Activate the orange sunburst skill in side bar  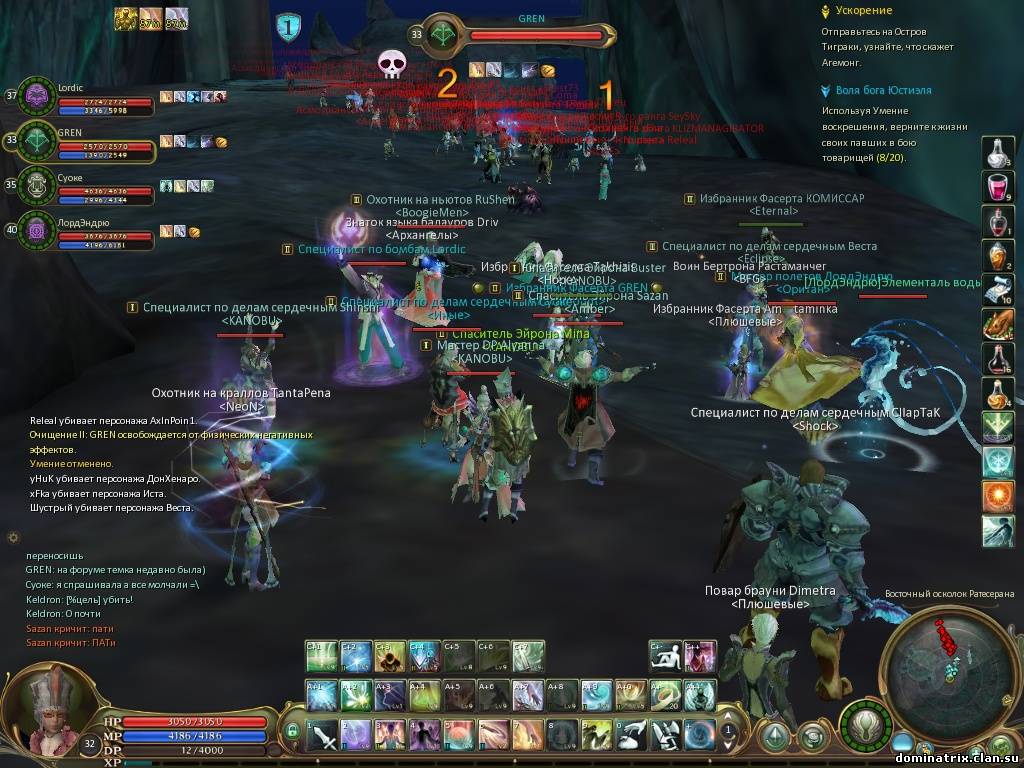click(x=997, y=495)
